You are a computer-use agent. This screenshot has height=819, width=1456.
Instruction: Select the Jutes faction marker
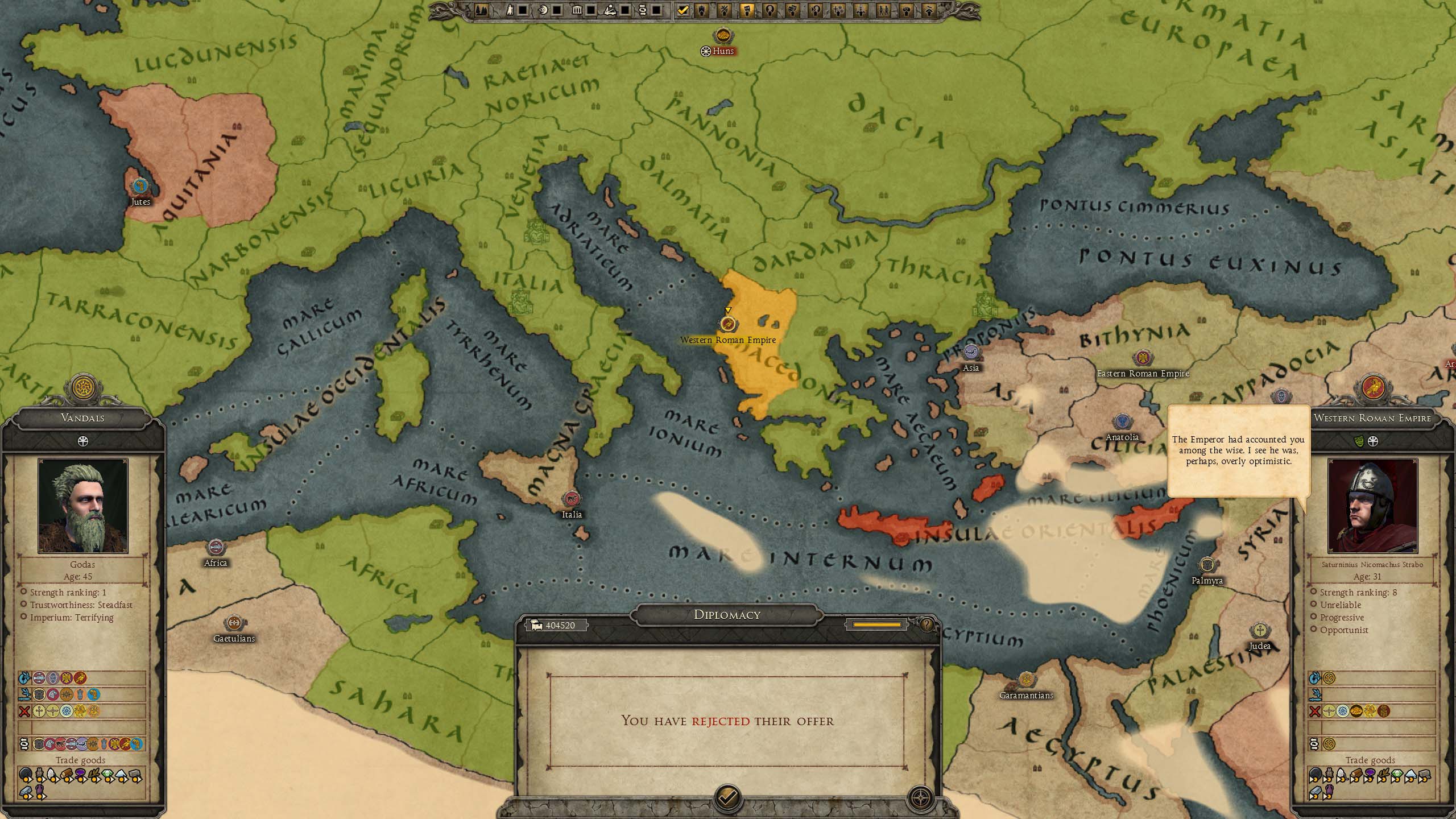tap(140, 186)
